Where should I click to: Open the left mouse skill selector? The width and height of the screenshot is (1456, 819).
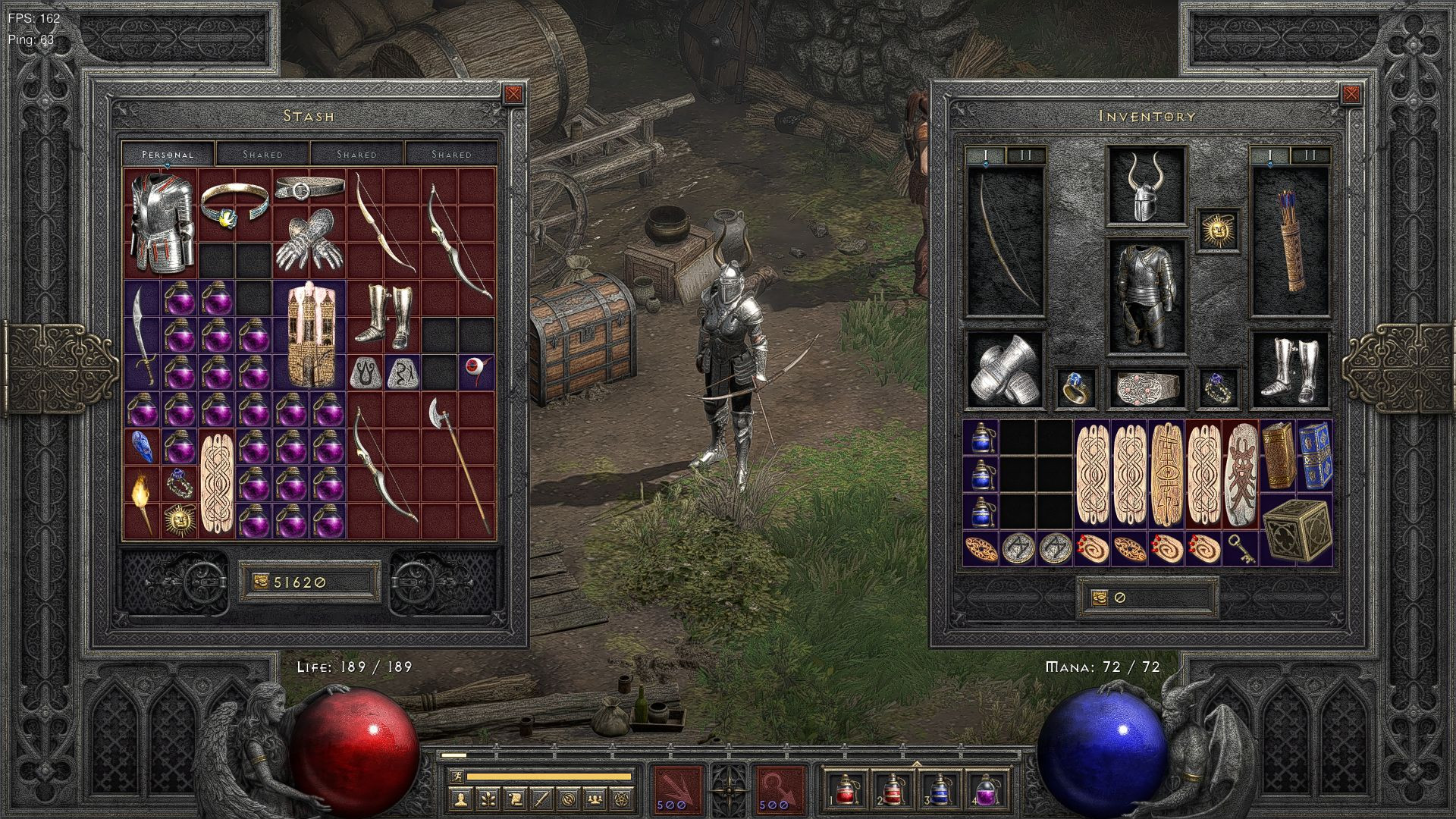[x=678, y=789]
